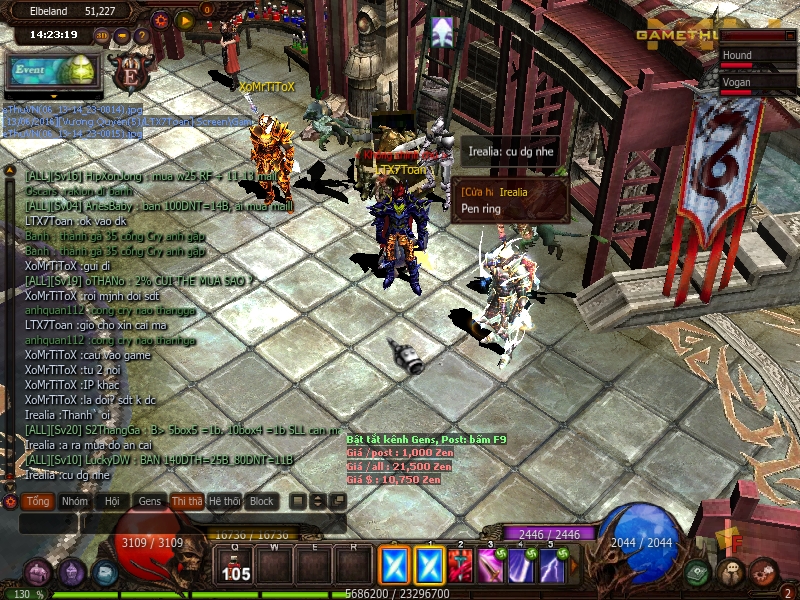This screenshot has width=800, height=600.
Task: Click the winged E emblem icon
Action: coord(129,71)
